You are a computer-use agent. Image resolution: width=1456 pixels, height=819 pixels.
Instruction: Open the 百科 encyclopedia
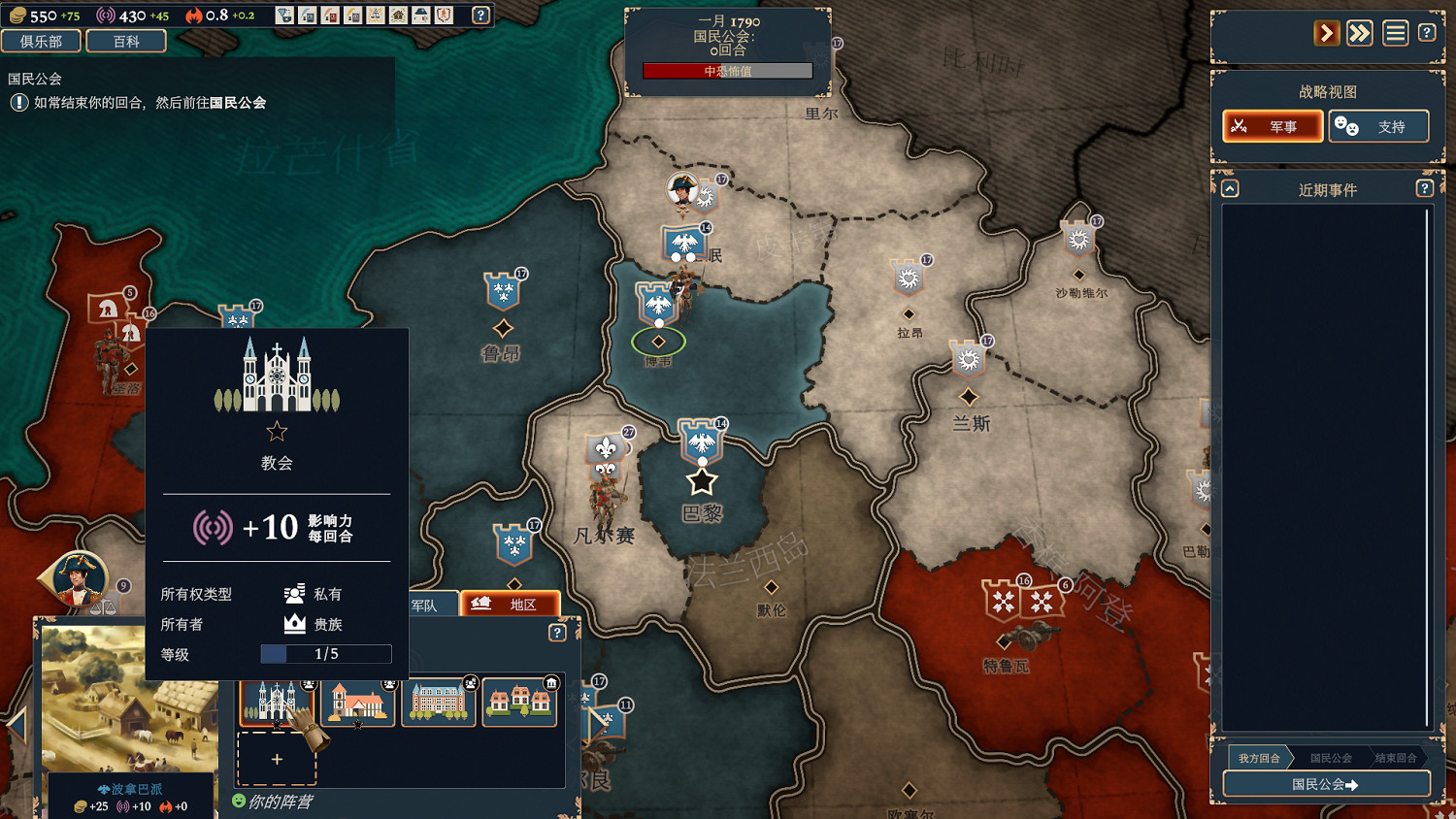[126, 41]
